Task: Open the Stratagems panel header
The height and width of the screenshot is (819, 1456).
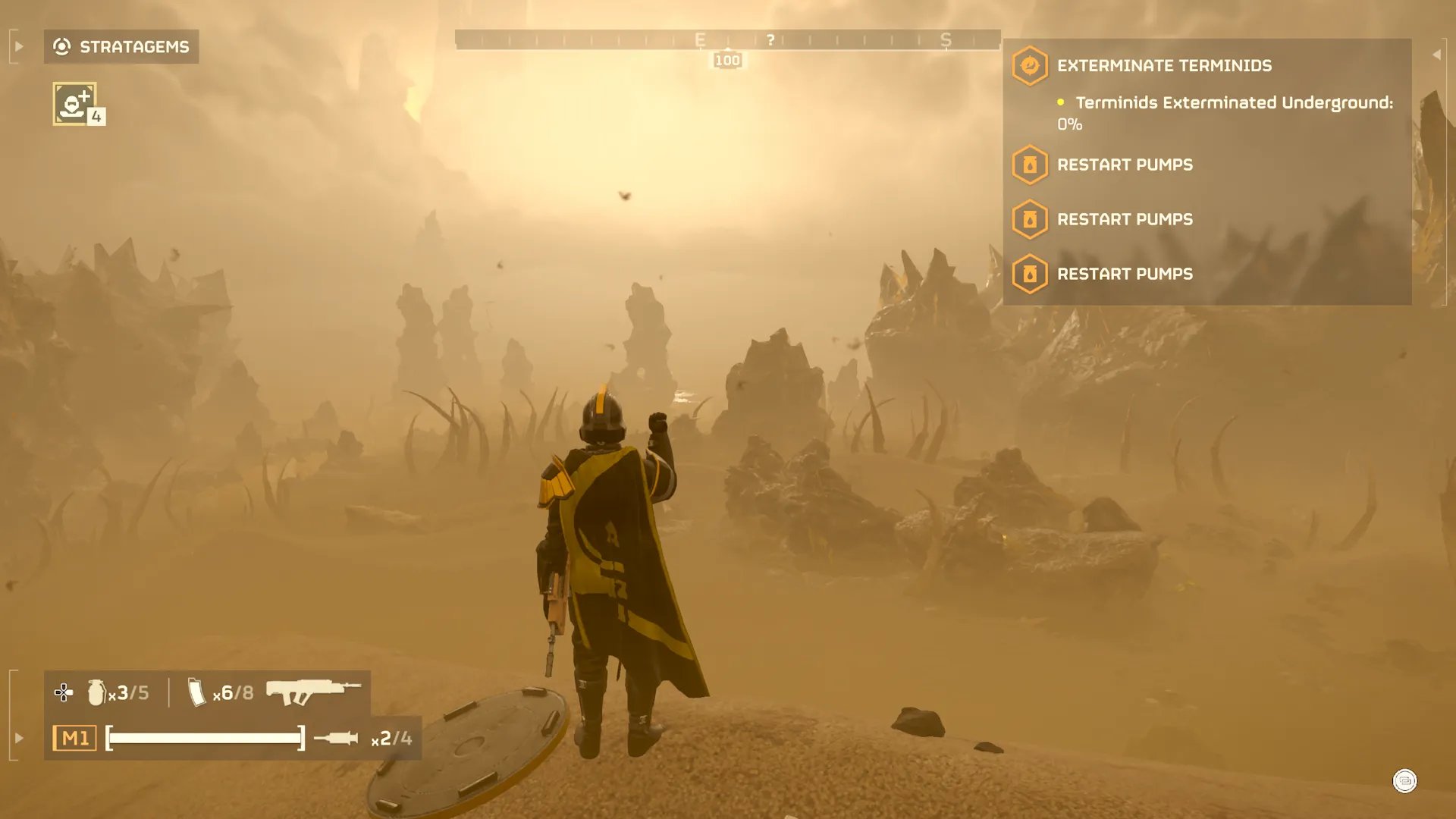Action: coord(121,47)
